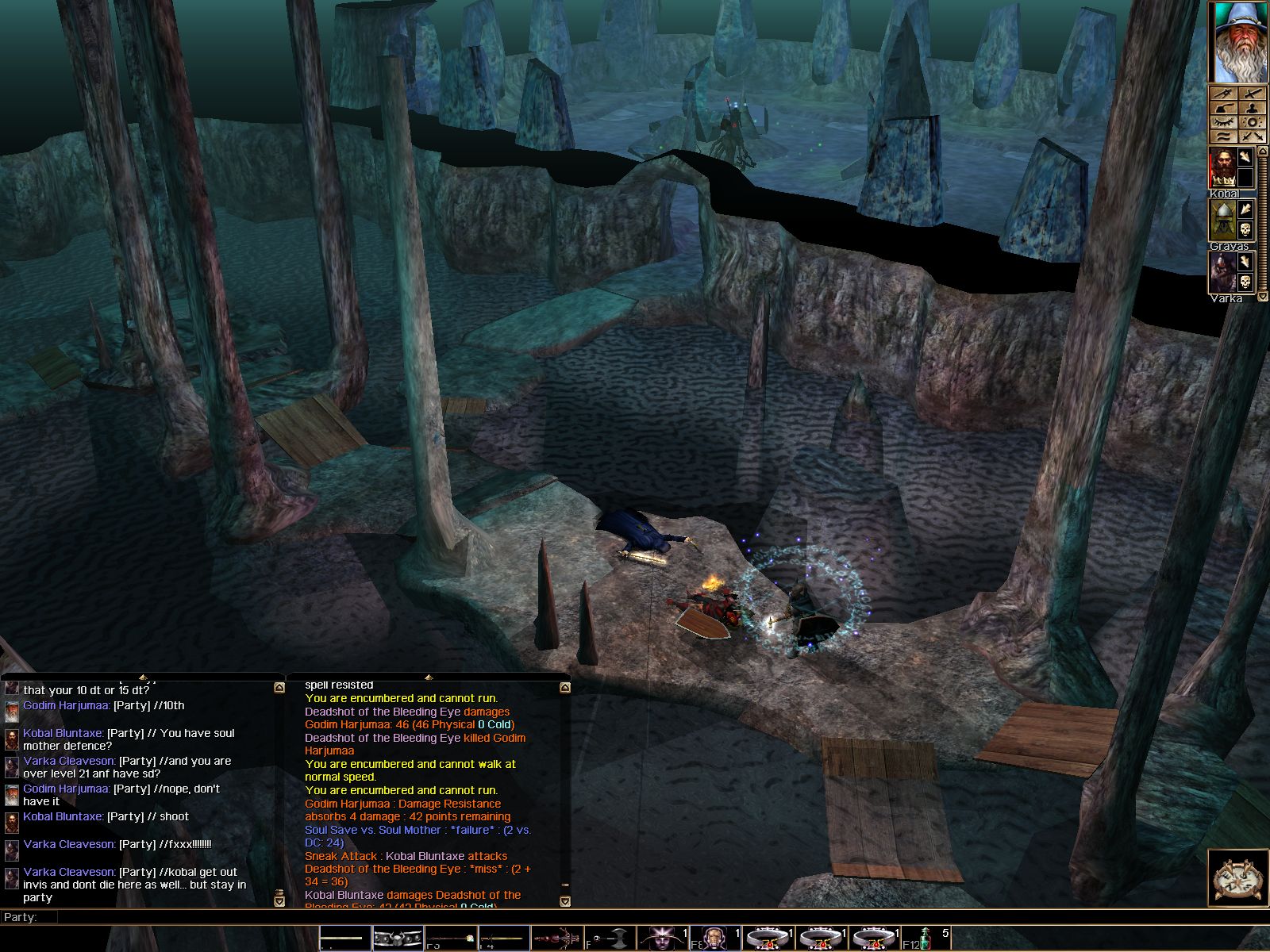Image resolution: width=1270 pixels, height=952 pixels.
Task: Select Gravas's helmet party portrait
Action: [x=1222, y=220]
